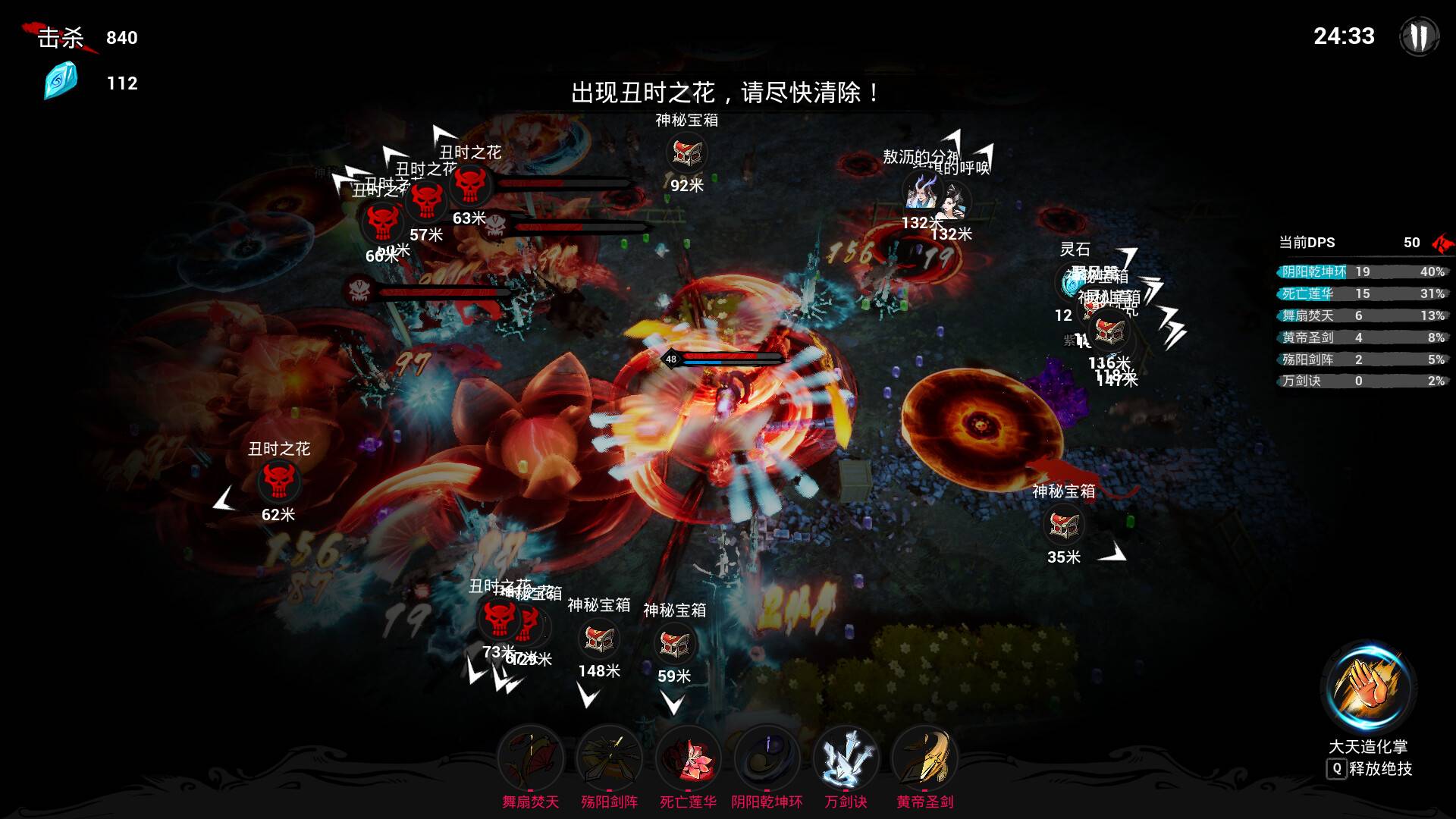
Task: Select the 舞扇焚天 skill icon
Action: pos(532,757)
